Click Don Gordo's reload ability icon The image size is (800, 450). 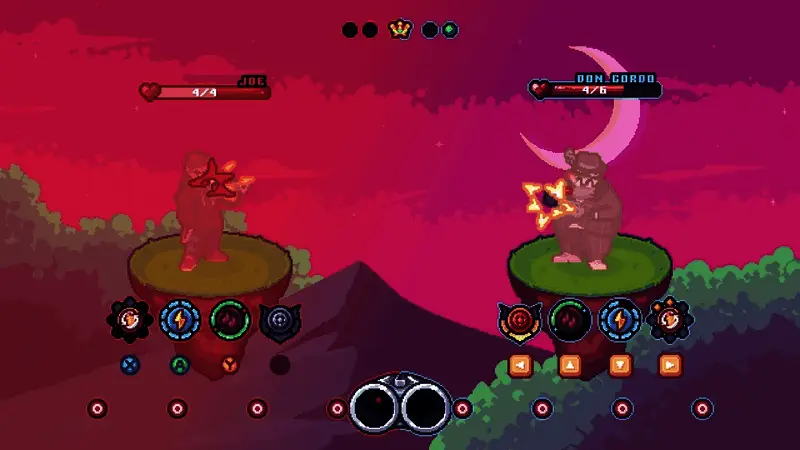click(669, 321)
